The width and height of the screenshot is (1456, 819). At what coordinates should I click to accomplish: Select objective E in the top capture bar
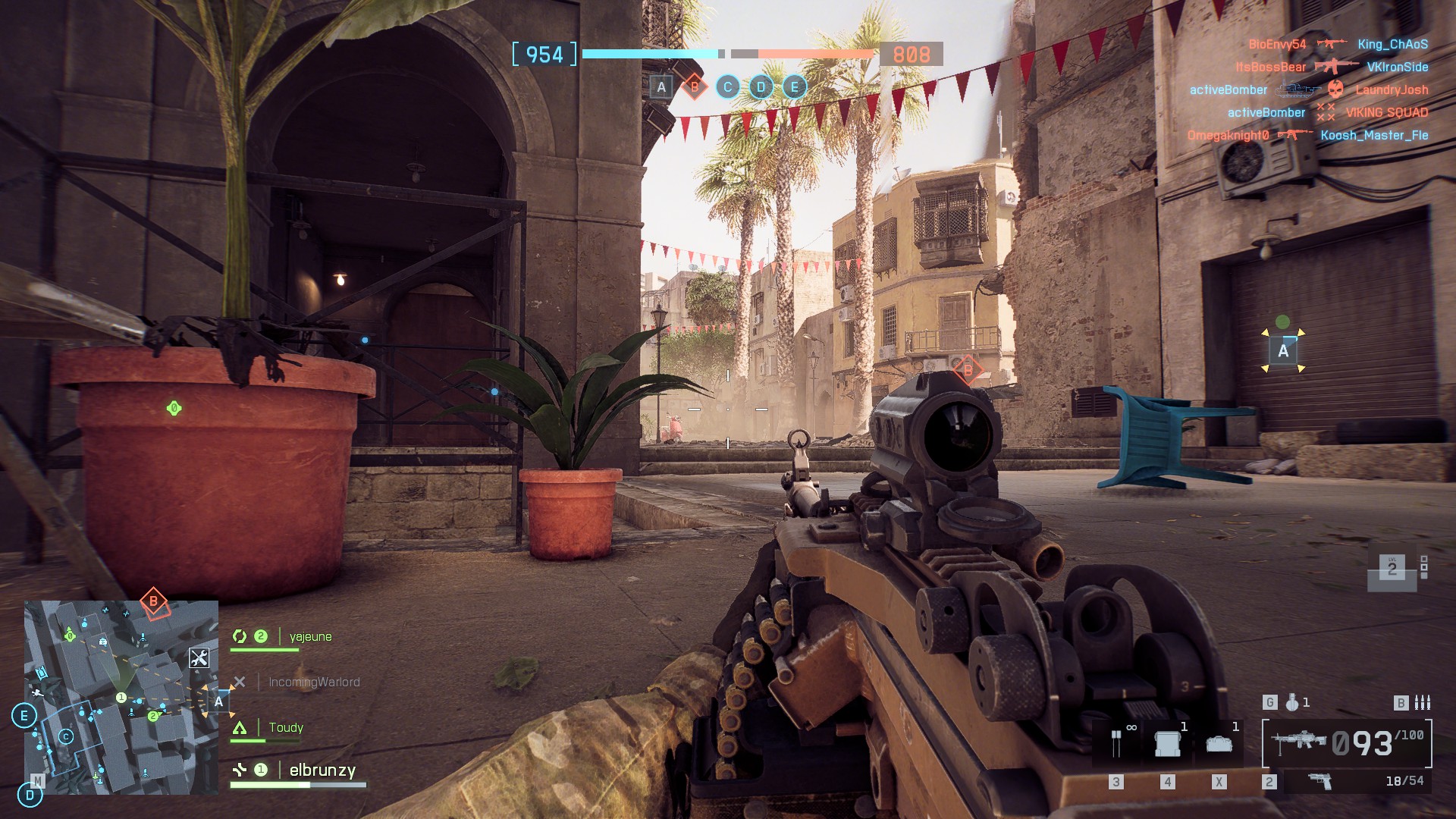(794, 87)
